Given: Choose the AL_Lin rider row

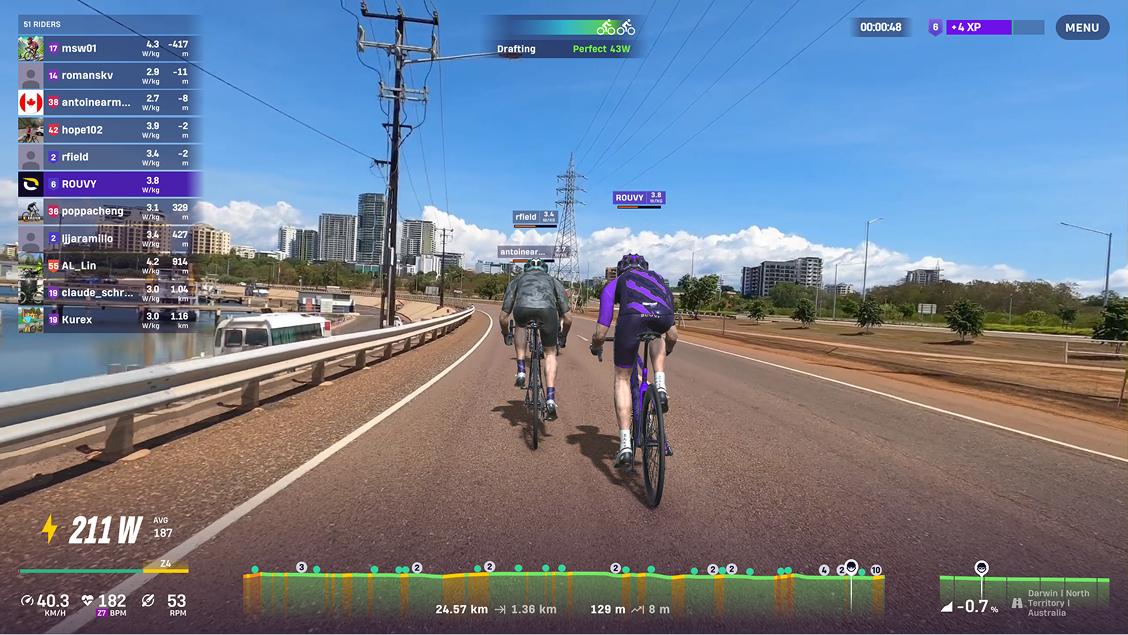Looking at the screenshot, I should click(109, 266).
